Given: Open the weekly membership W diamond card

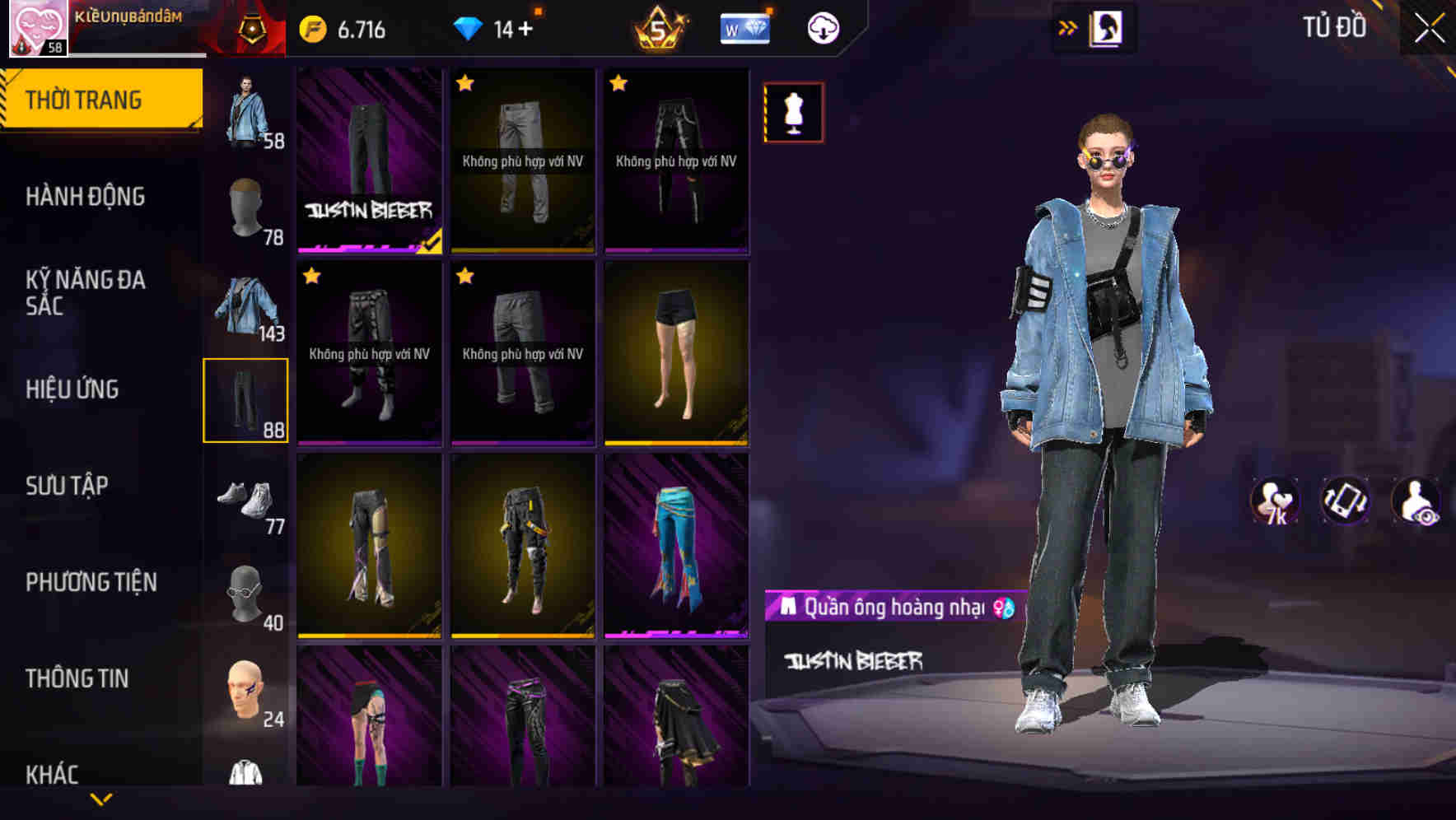Looking at the screenshot, I should coord(744,26).
